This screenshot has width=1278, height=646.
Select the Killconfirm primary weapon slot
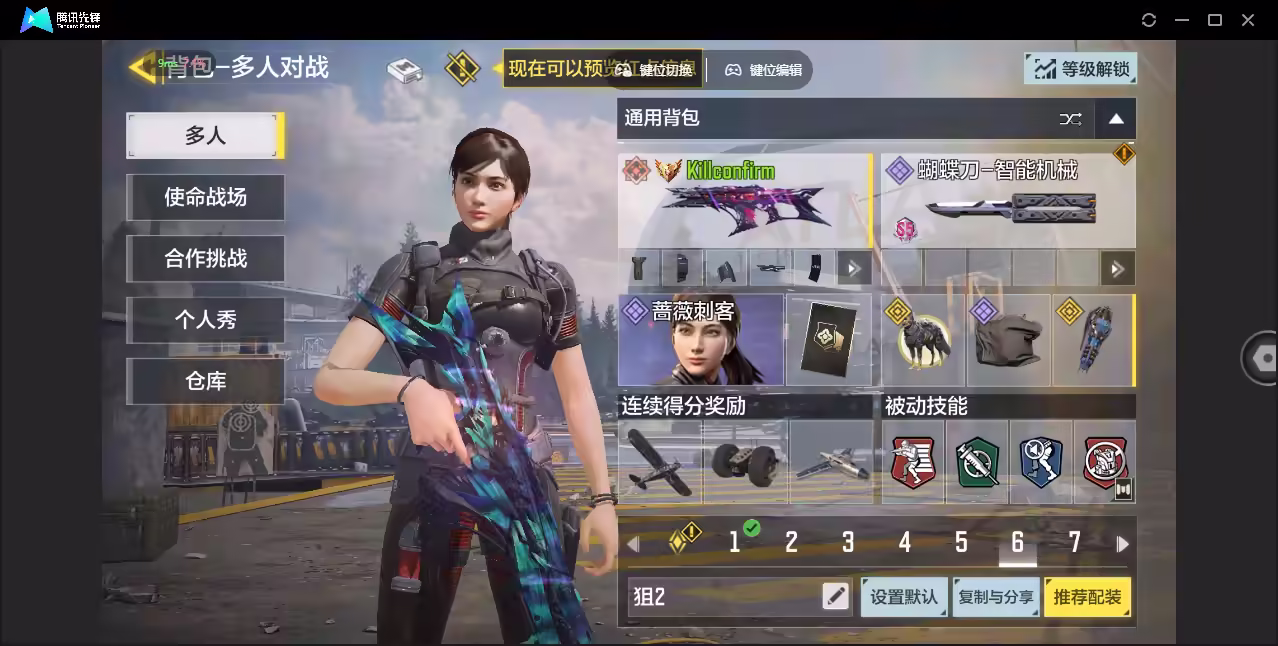(744, 201)
